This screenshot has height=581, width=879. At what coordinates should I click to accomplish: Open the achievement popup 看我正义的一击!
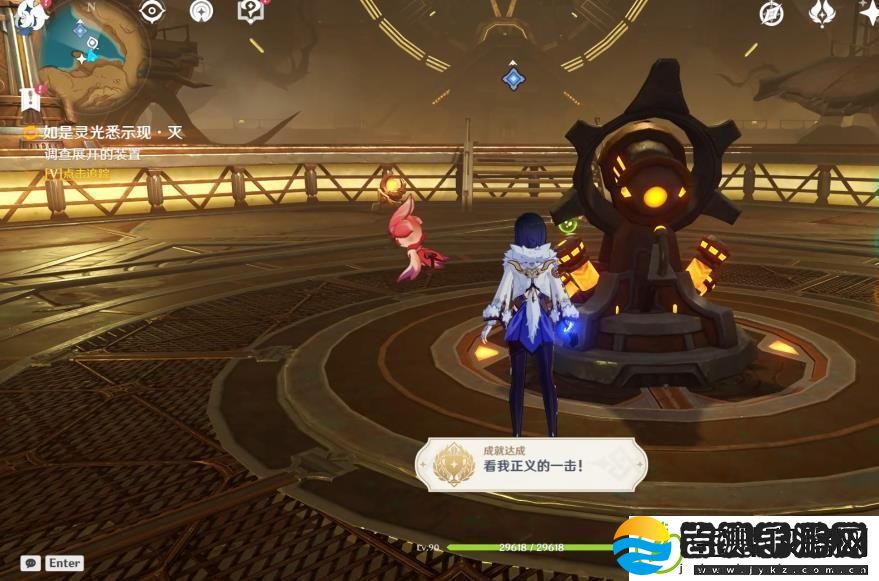pyautogui.click(x=530, y=465)
